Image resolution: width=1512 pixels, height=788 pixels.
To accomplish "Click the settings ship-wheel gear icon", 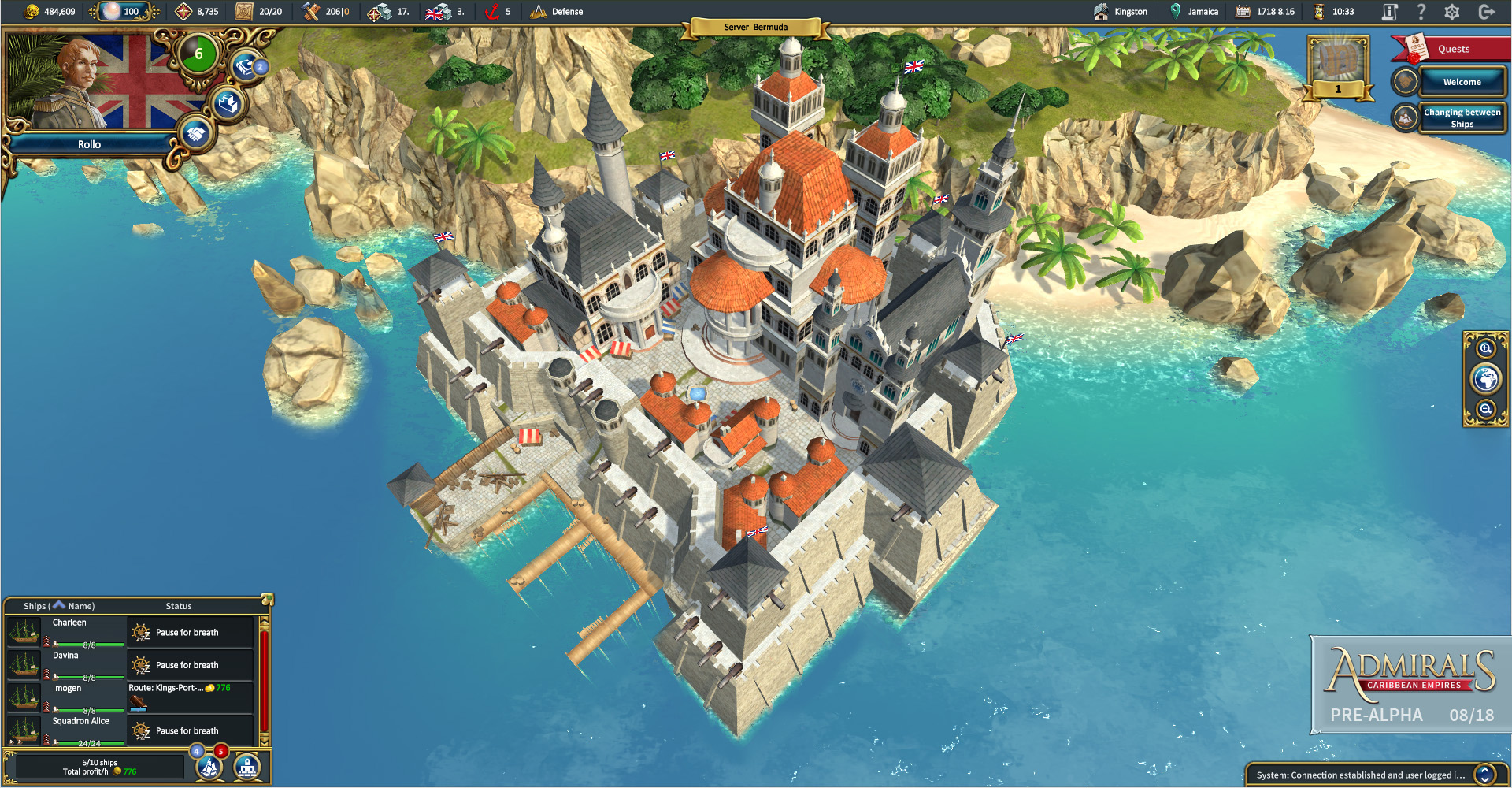I will 1452,12.
